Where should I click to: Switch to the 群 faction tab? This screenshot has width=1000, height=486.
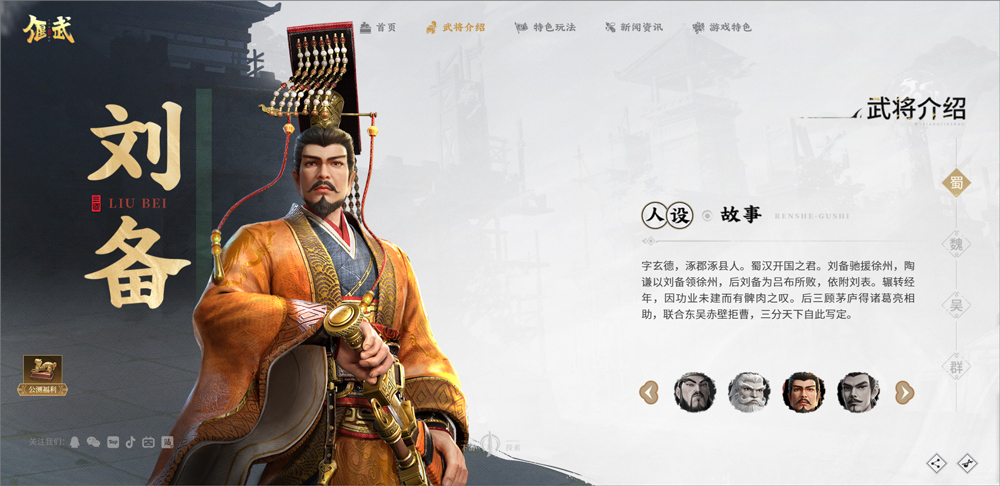957,367
